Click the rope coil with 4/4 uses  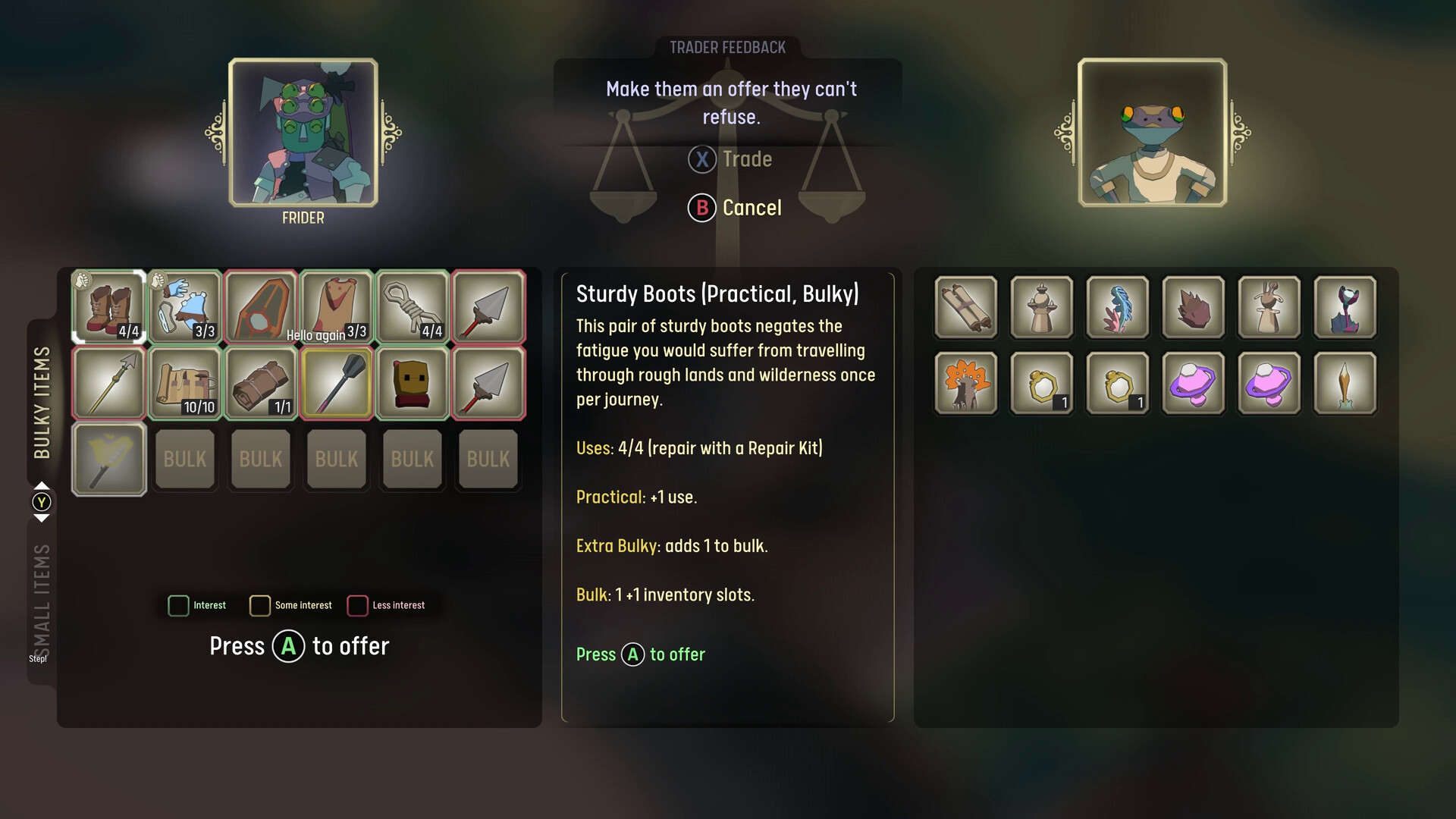(412, 307)
